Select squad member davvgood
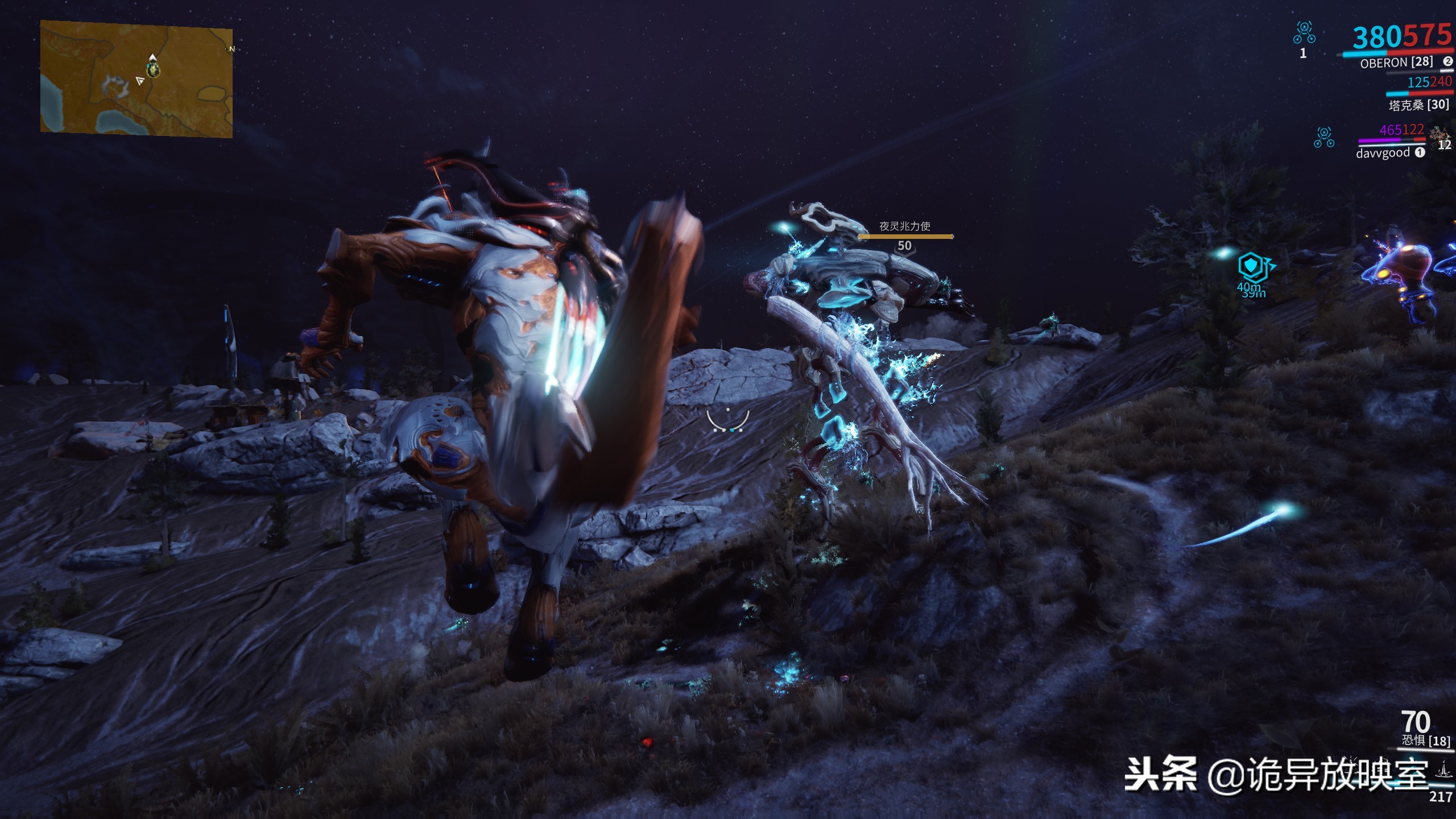The image size is (1456, 819). (1383, 152)
